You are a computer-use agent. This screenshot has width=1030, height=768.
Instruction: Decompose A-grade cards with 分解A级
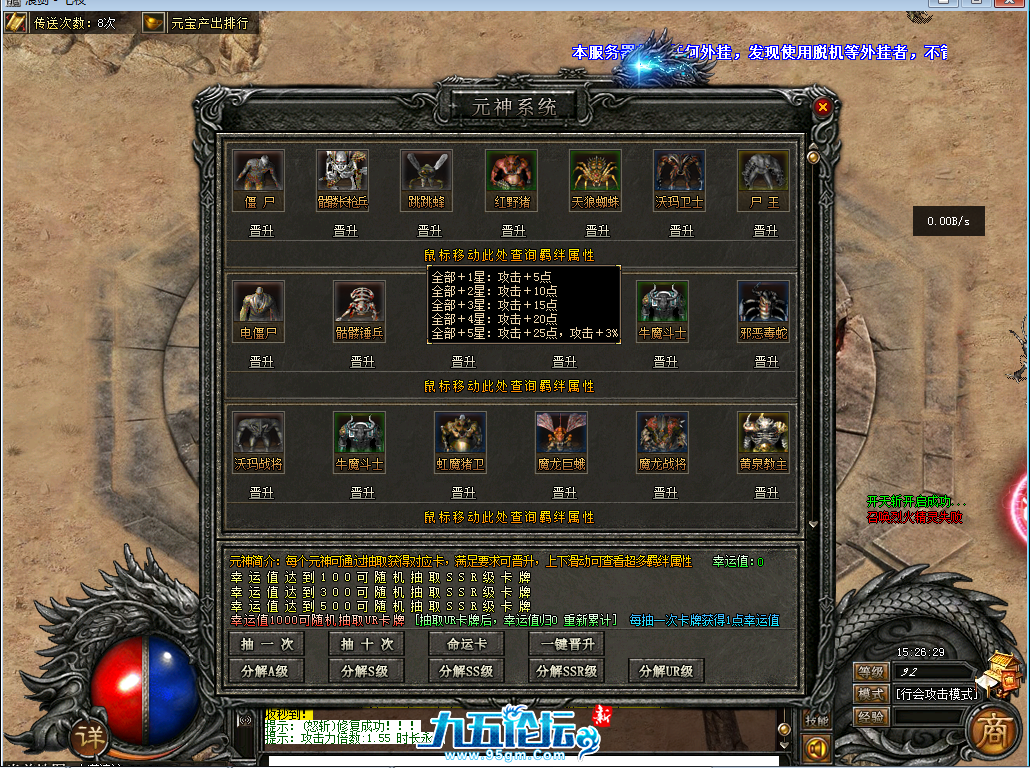coord(267,671)
